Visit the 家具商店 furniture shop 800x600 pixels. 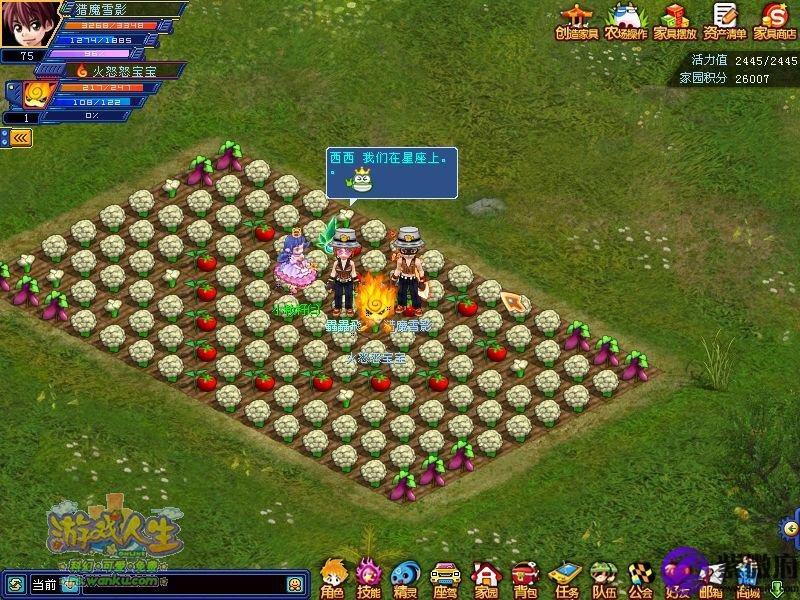pyautogui.click(x=774, y=20)
